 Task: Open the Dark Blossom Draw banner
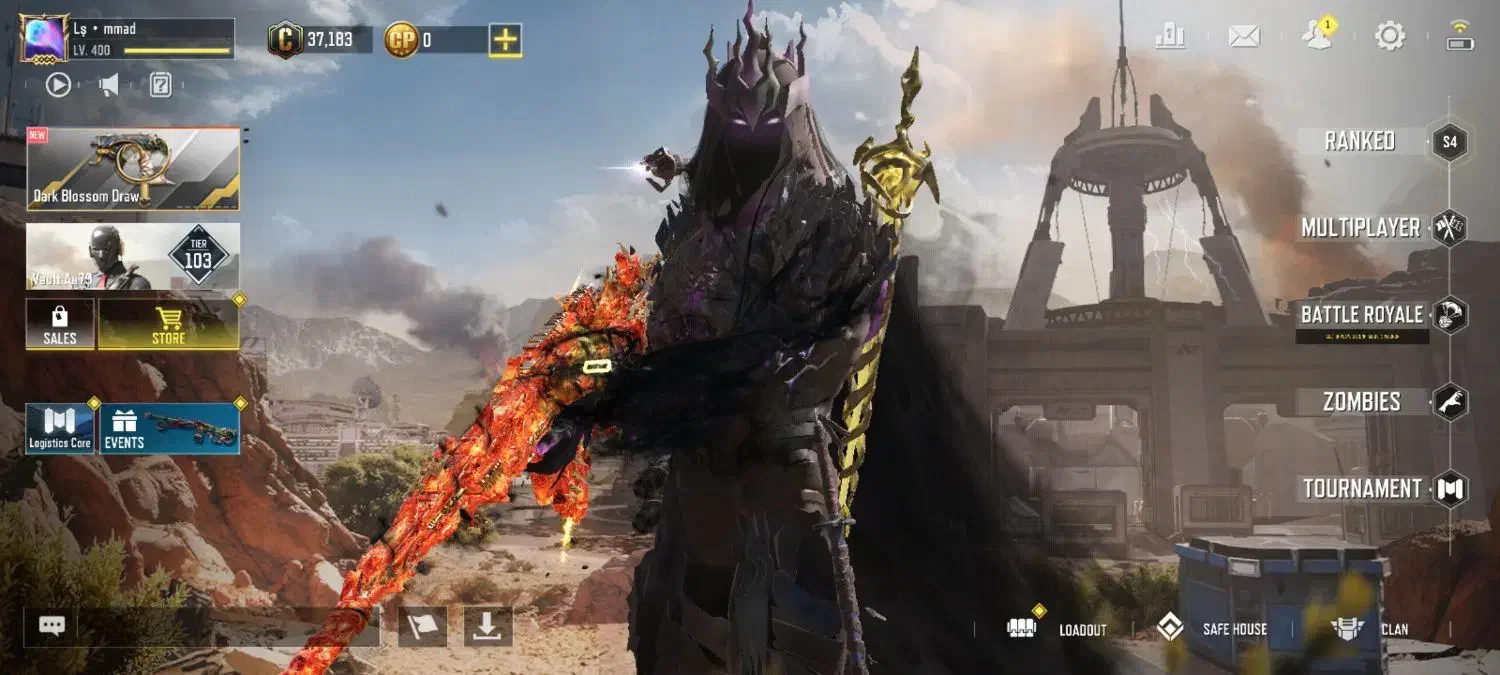click(x=133, y=168)
